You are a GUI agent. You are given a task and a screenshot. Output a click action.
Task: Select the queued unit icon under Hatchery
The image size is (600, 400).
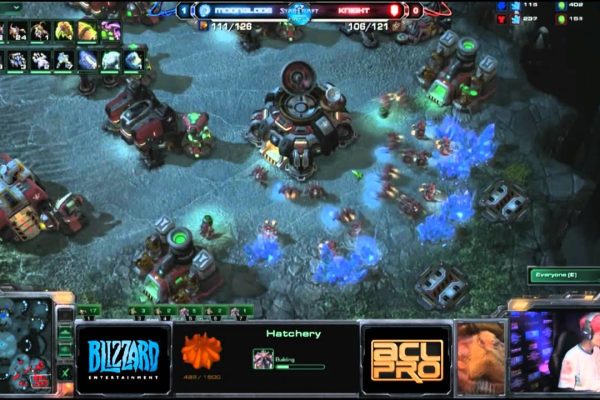264,355
